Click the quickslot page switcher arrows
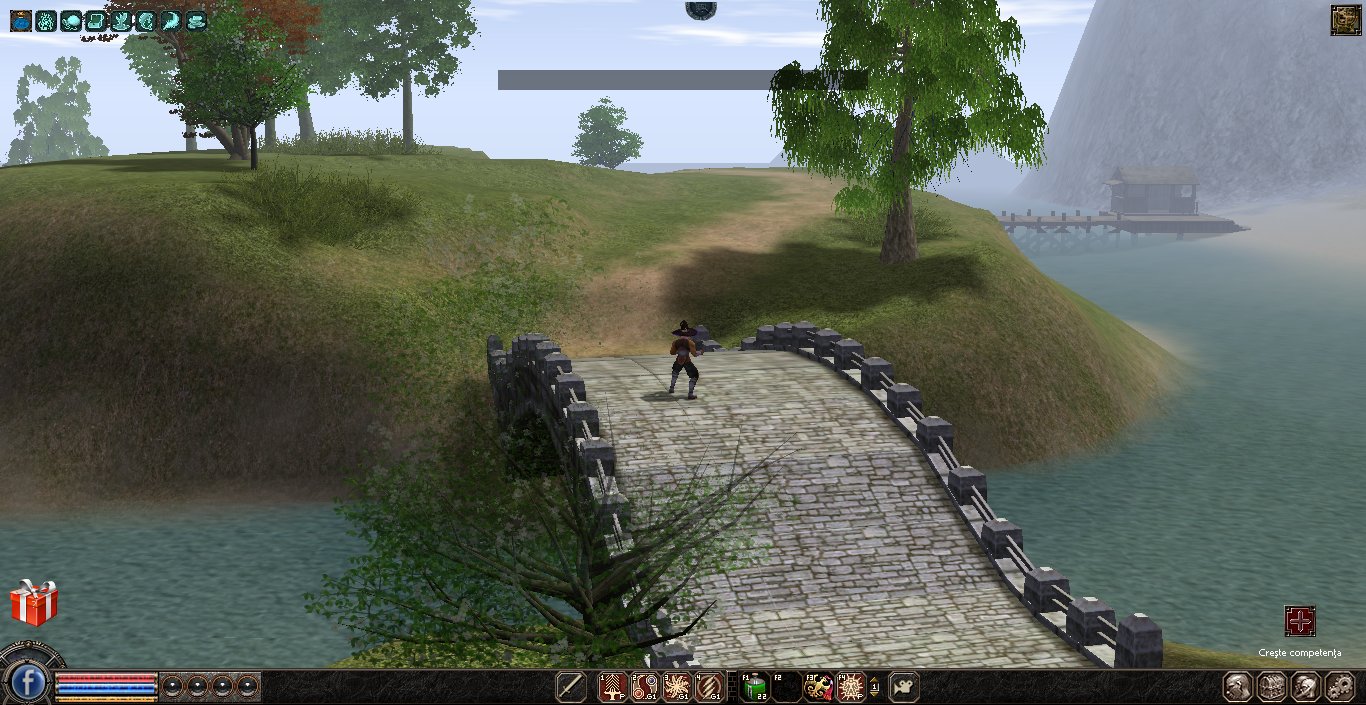Screen dimensions: 1366x705 876,687
